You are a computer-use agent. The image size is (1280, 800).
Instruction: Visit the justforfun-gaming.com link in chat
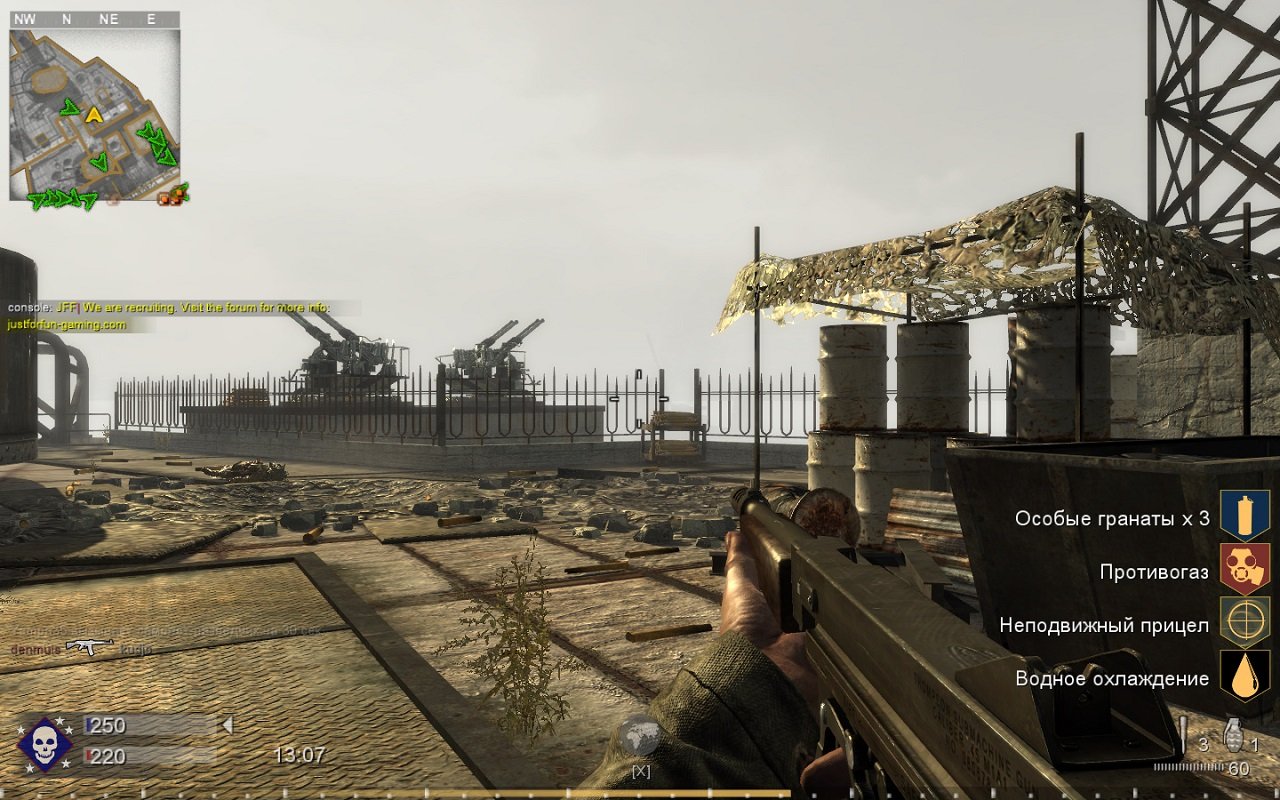pyautogui.click(x=65, y=322)
